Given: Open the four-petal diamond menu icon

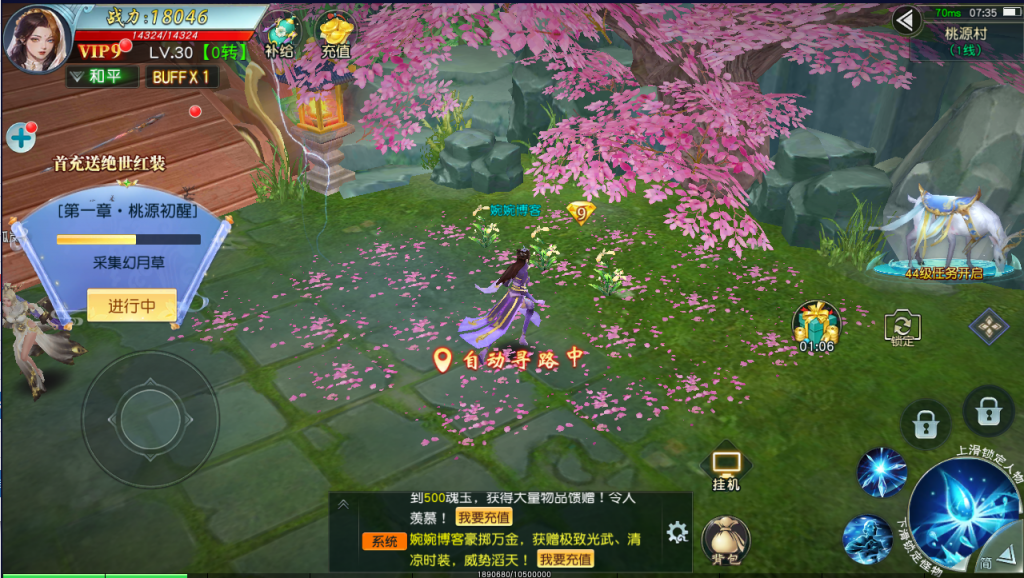Looking at the screenshot, I should pyautogui.click(x=988, y=326).
